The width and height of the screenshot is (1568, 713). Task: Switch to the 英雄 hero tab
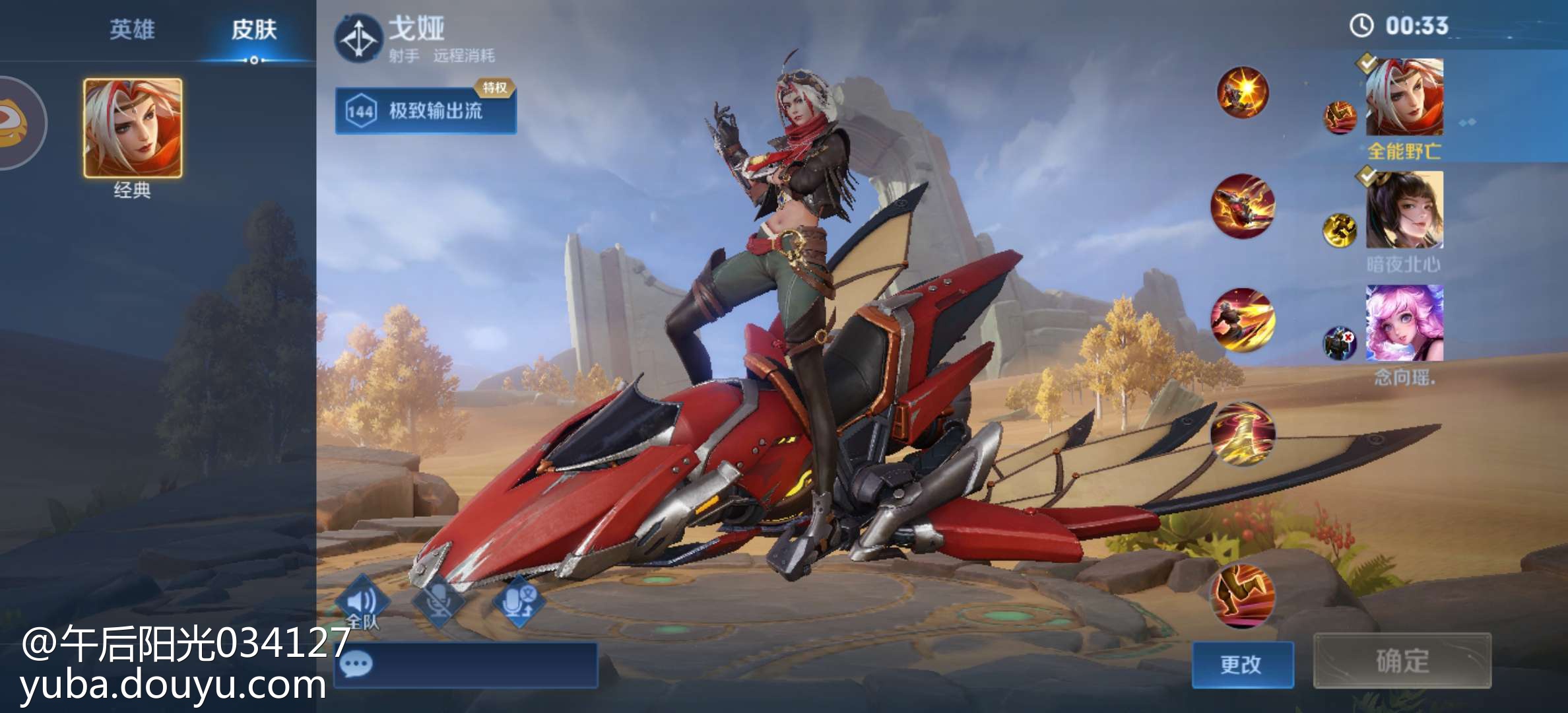132,30
